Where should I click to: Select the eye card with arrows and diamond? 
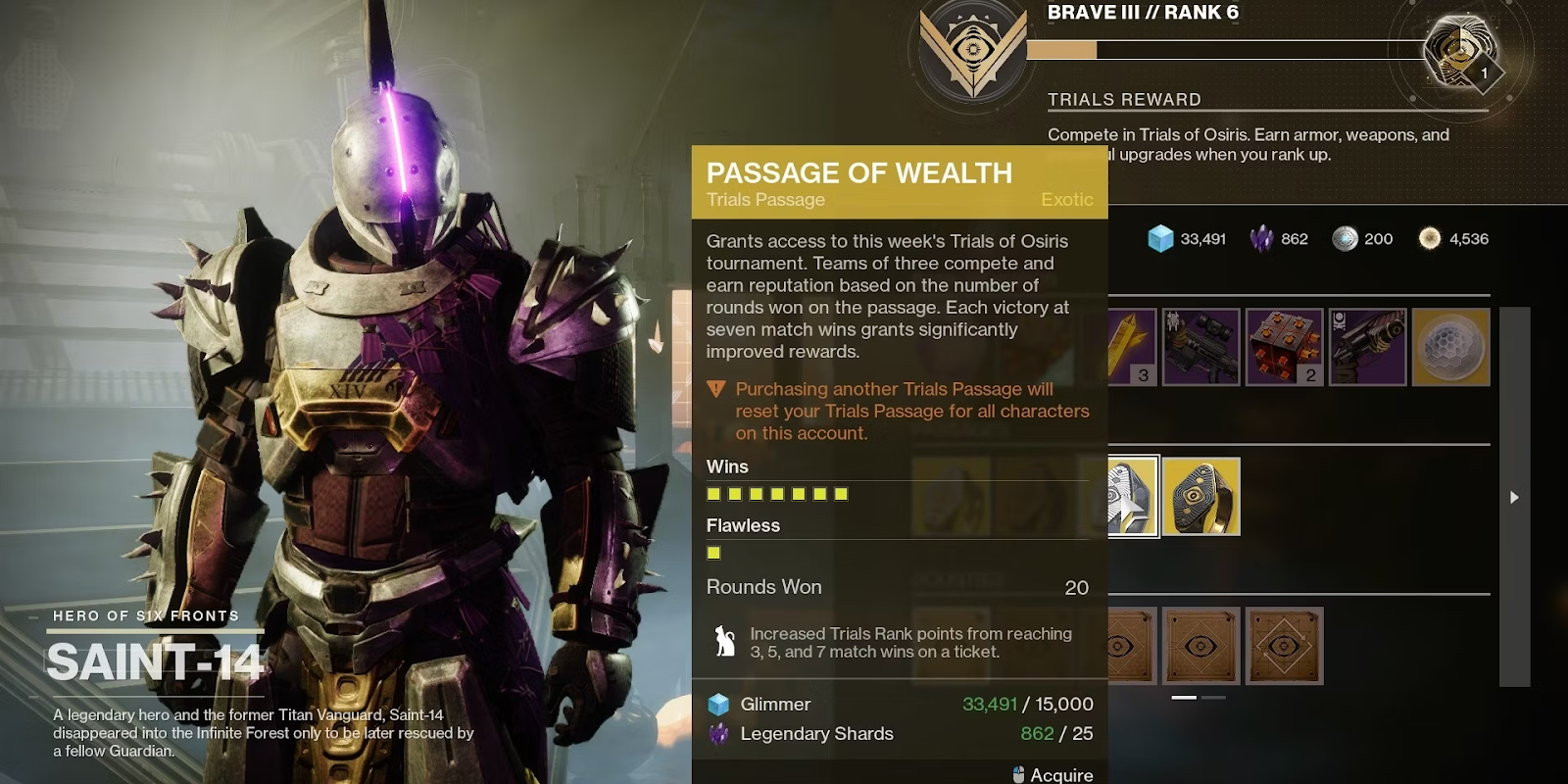1284,646
